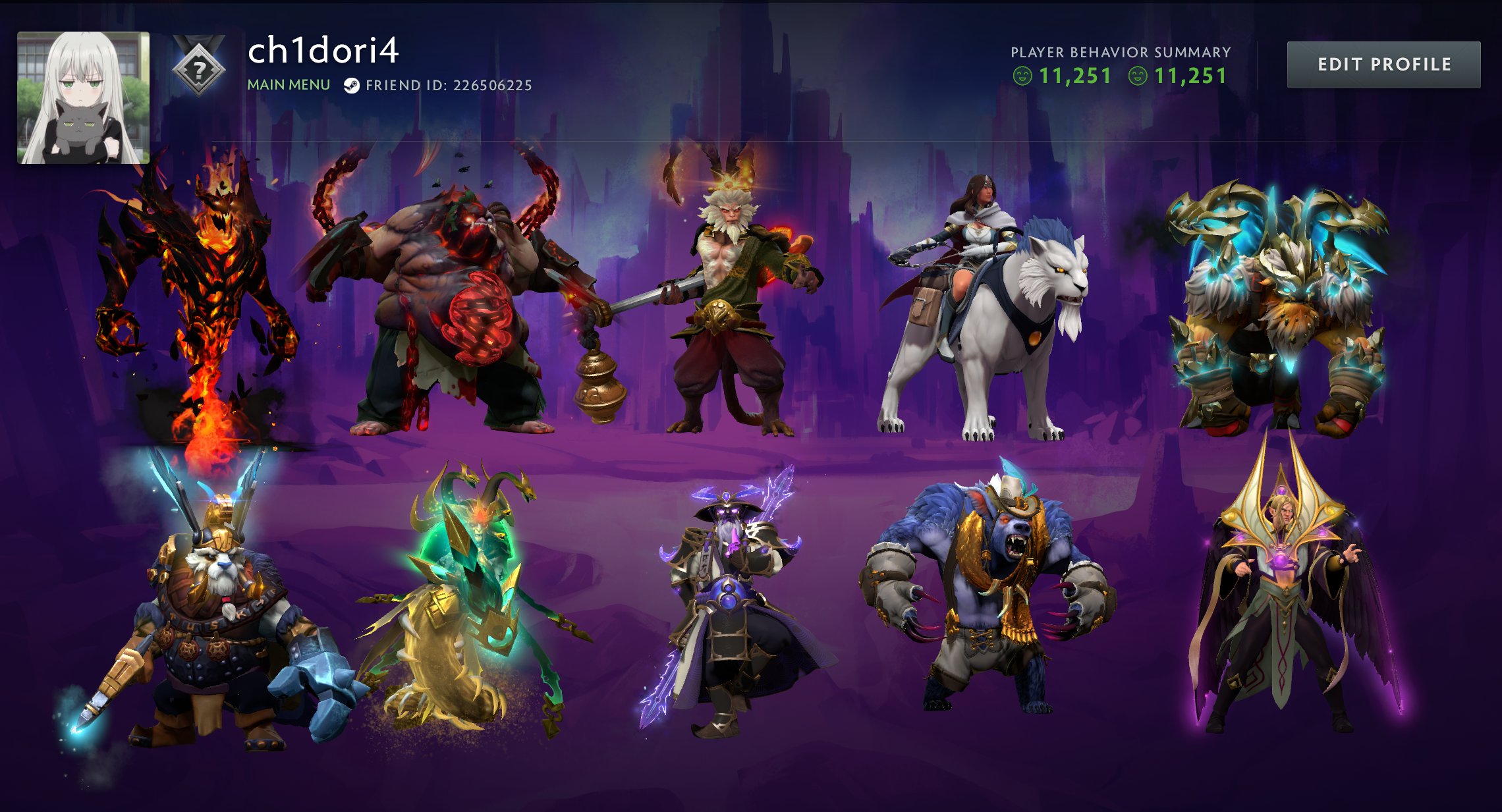Click the rank medal question mark icon
1502x812 pixels.
201,69
